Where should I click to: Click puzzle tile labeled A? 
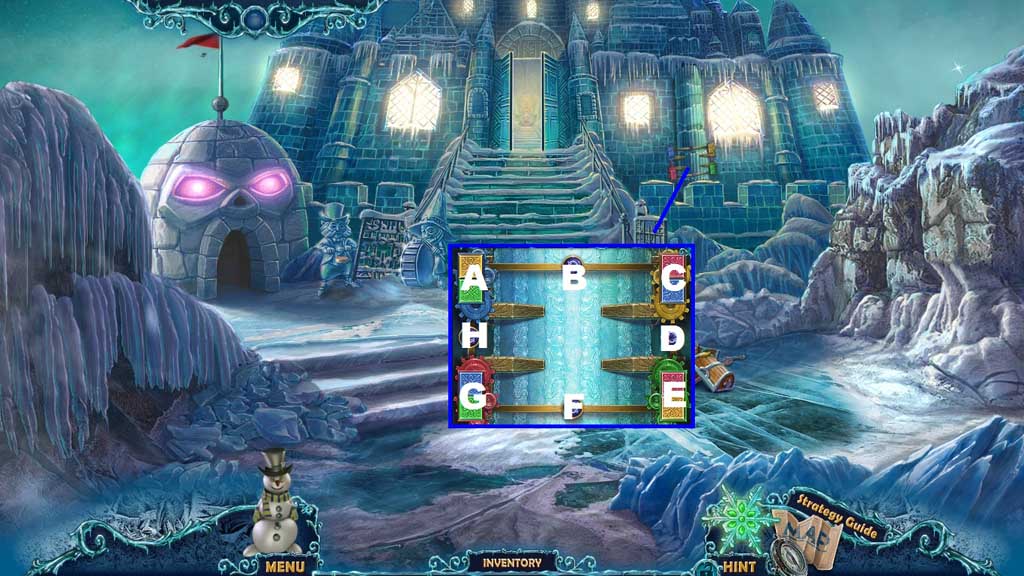[x=475, y=279]
